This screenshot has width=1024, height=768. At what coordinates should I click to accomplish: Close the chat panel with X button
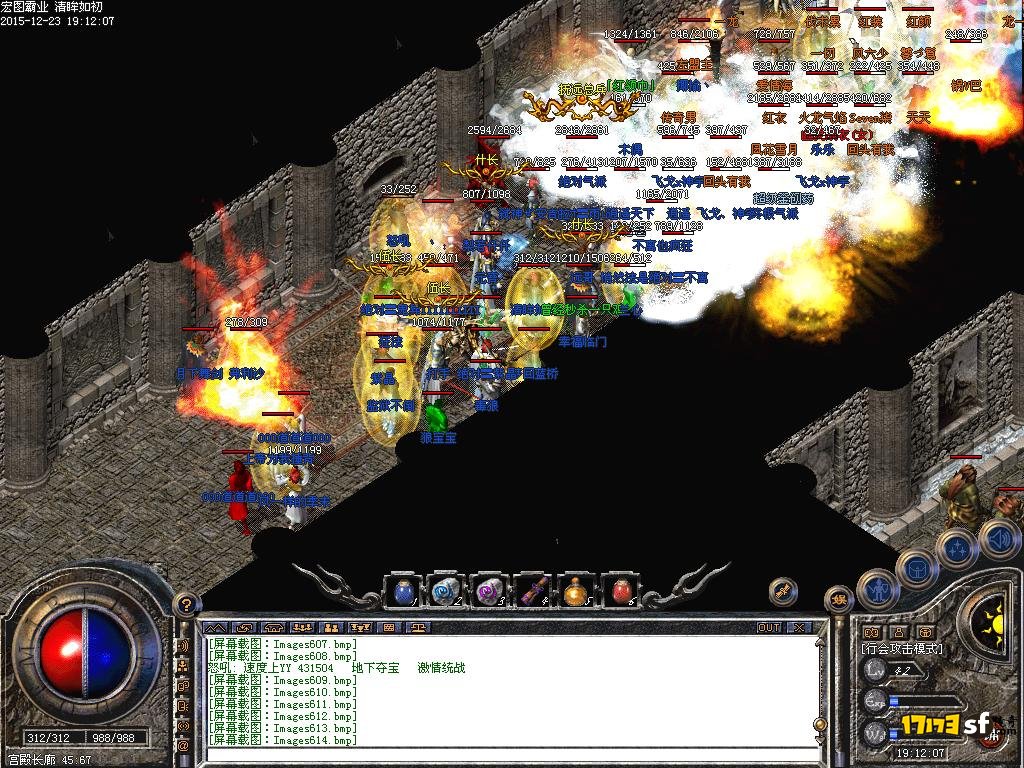tap(800, 628)
